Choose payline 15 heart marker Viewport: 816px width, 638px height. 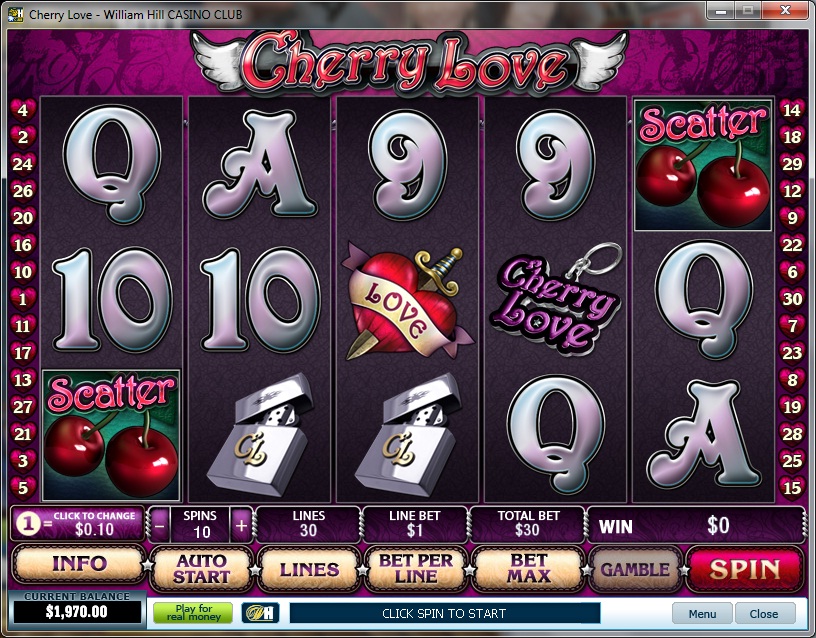pyautogui.click(x=792, y=488)
